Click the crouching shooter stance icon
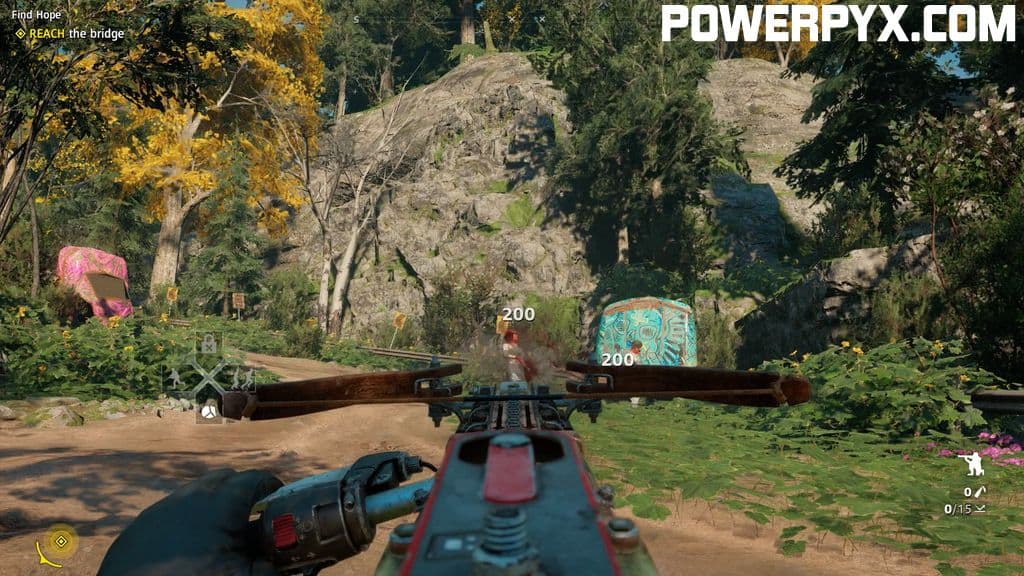 [970, 465]
